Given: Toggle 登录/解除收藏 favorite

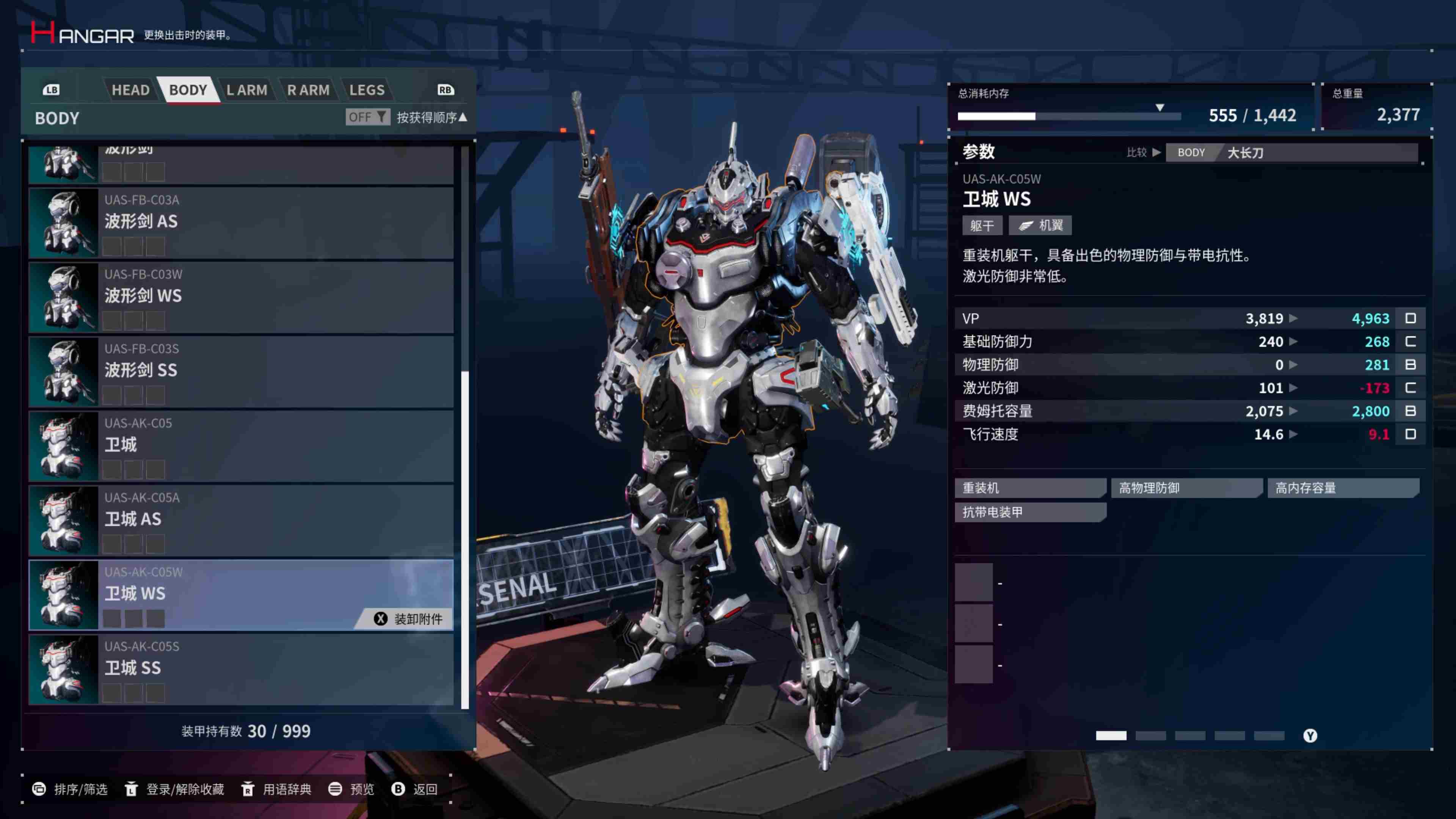Looking at the screenshot, I should [175, 789].
